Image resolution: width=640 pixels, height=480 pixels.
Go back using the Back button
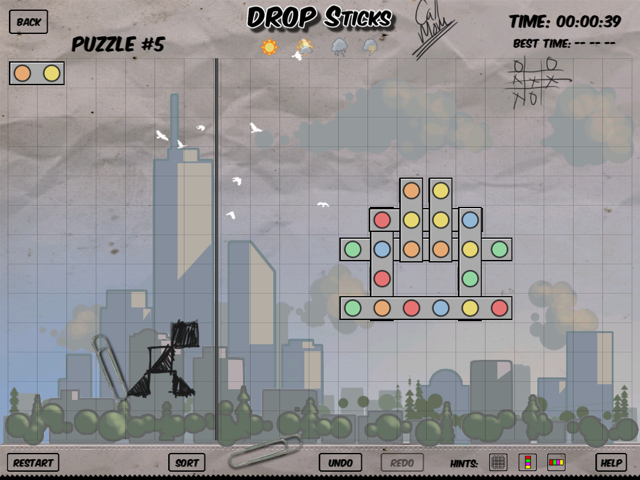[x=29, y=21]
